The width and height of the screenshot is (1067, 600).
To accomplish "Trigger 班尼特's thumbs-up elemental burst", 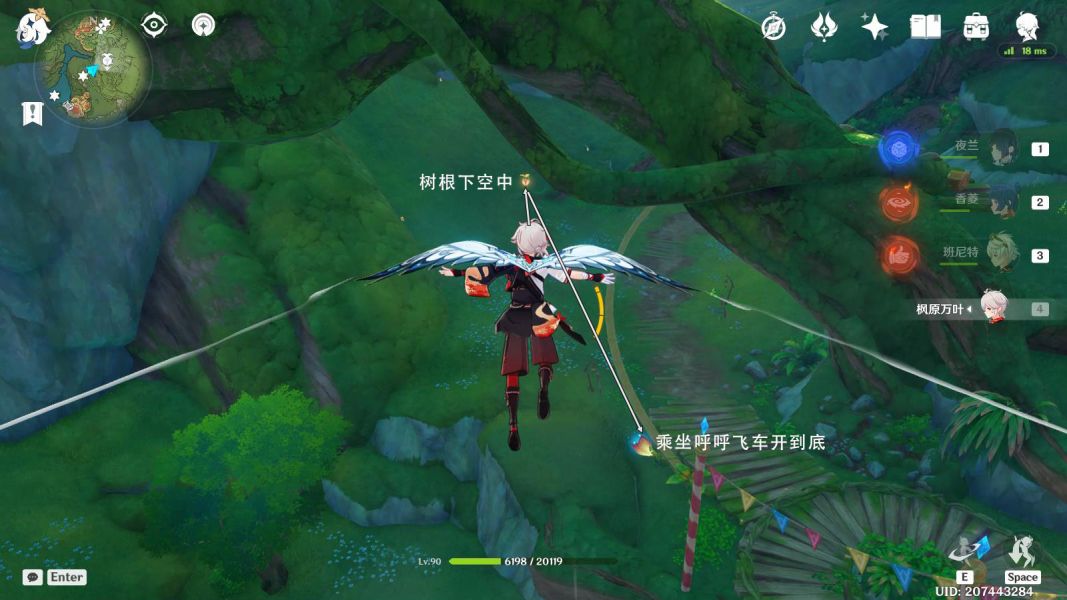I will (898, 256).
